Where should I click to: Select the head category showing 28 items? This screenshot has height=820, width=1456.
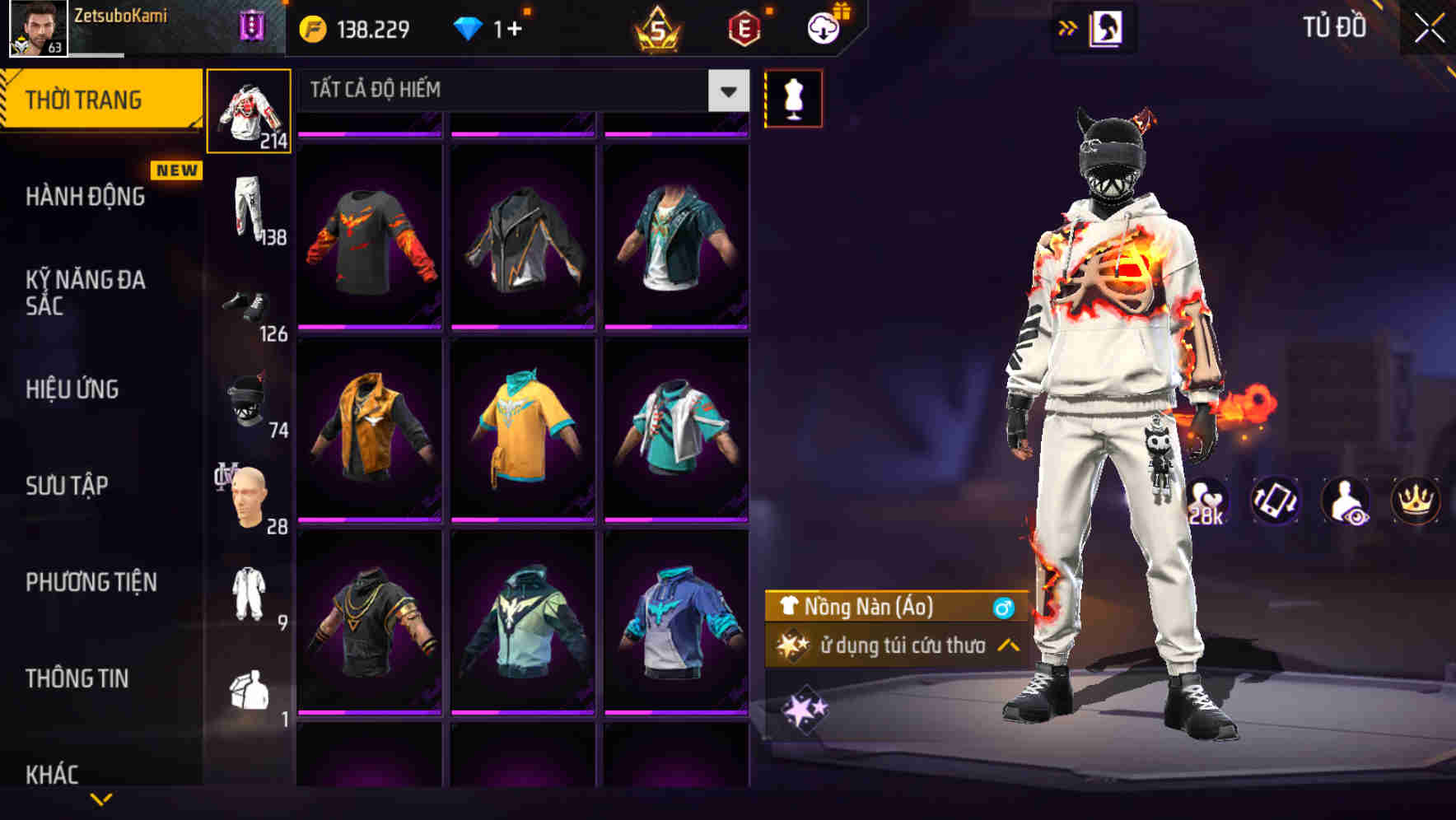pos(250,494)
